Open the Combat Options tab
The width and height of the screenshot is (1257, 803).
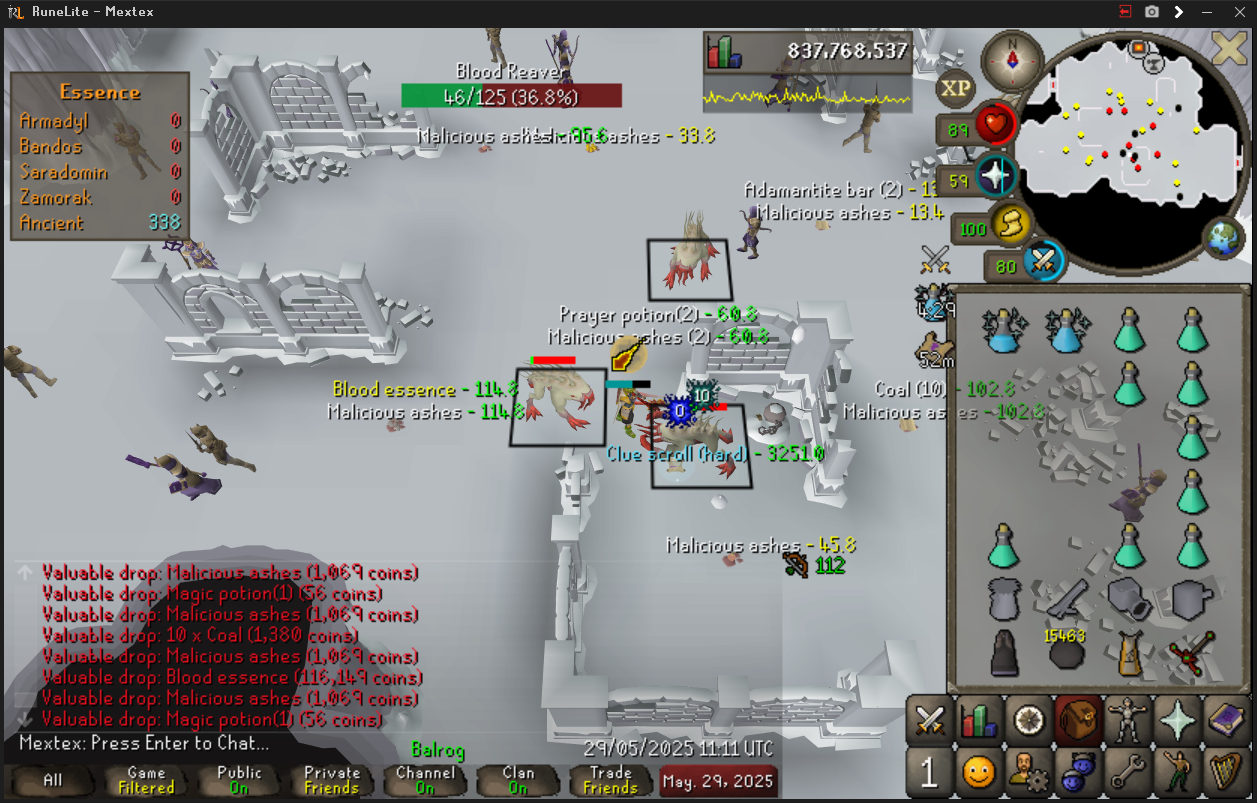point(931,720)
